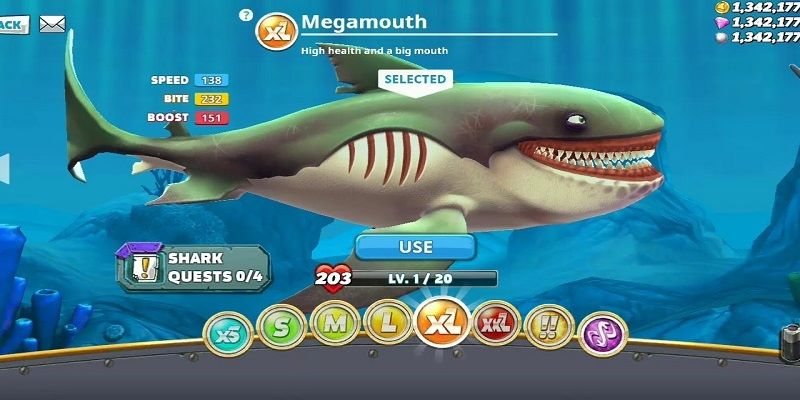Image resolution: width=800 pixels, height=400 pixels.
Task: Switch to the XS shark size tab
Action: [228, 334]
